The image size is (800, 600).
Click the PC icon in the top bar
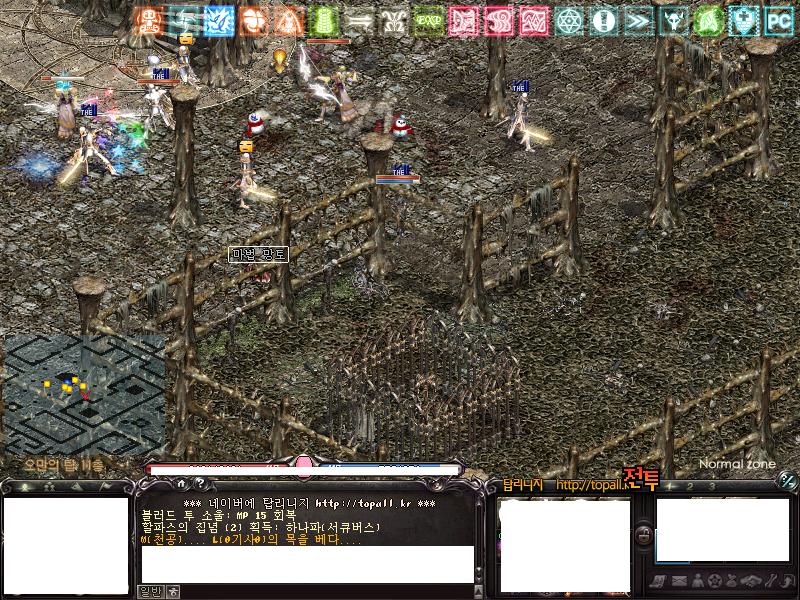(x=779, y=19)
